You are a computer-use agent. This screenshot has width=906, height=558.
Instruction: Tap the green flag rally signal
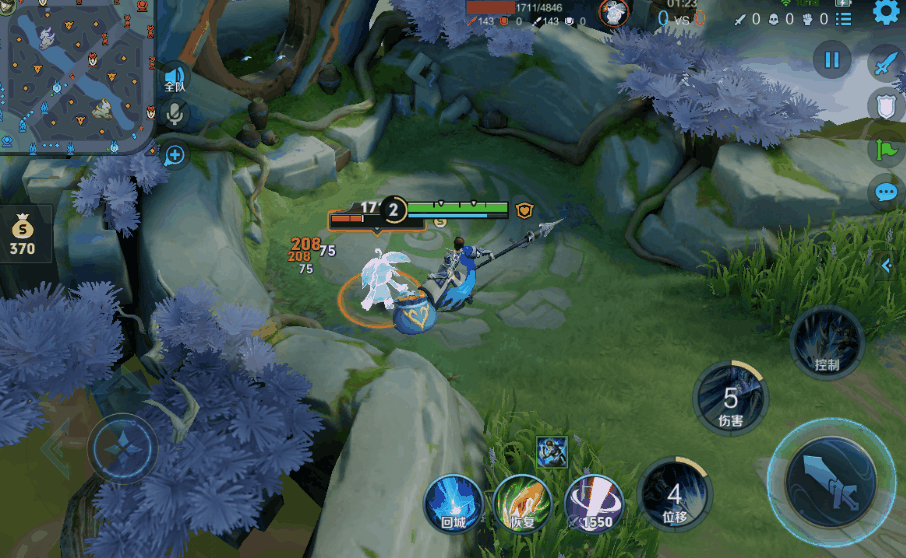click(886, 149)
